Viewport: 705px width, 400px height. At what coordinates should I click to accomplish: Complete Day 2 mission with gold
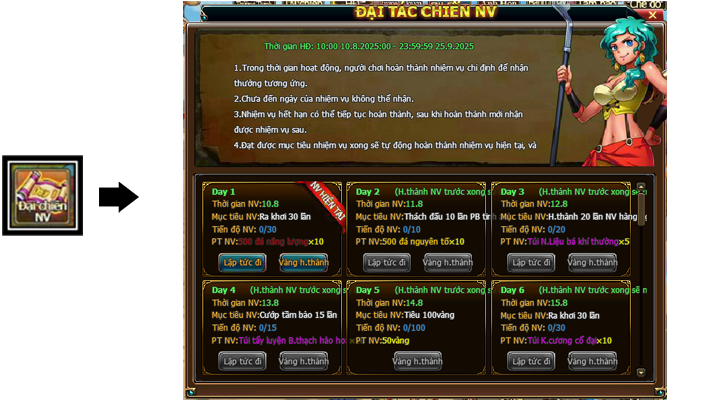[447, 262]
